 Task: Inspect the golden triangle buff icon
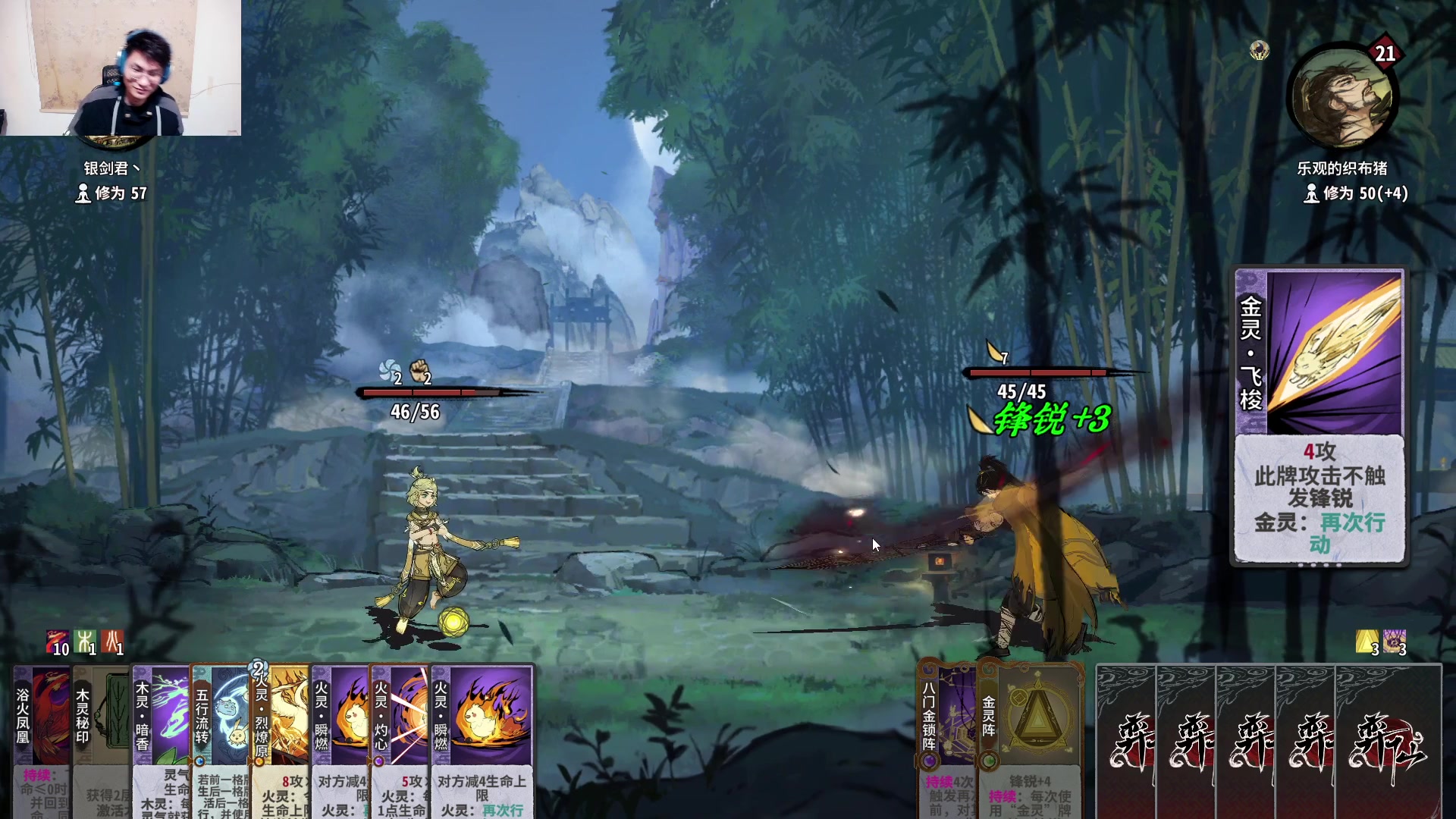[1367, 642]
